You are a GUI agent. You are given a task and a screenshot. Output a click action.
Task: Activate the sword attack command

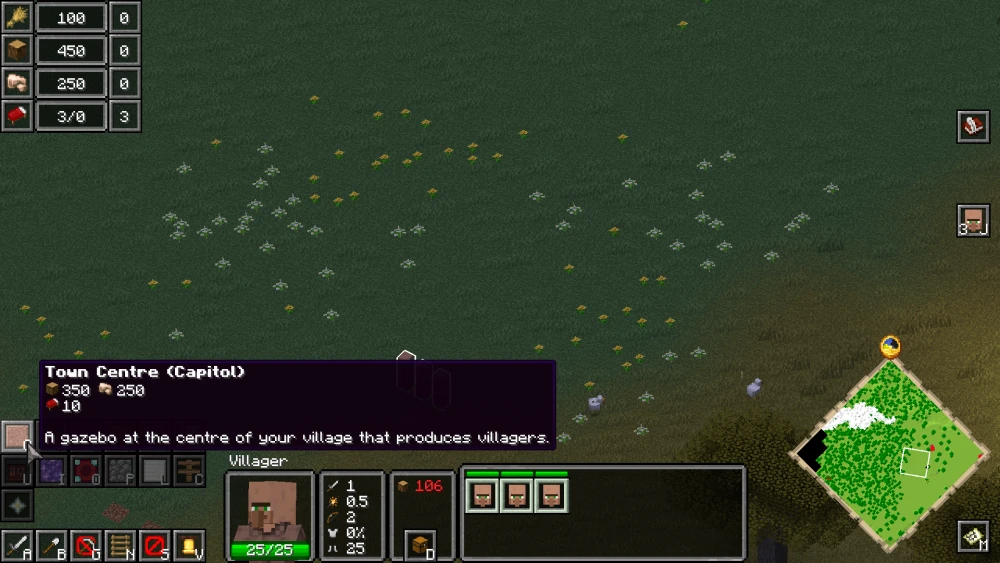[x=17, y=546]
